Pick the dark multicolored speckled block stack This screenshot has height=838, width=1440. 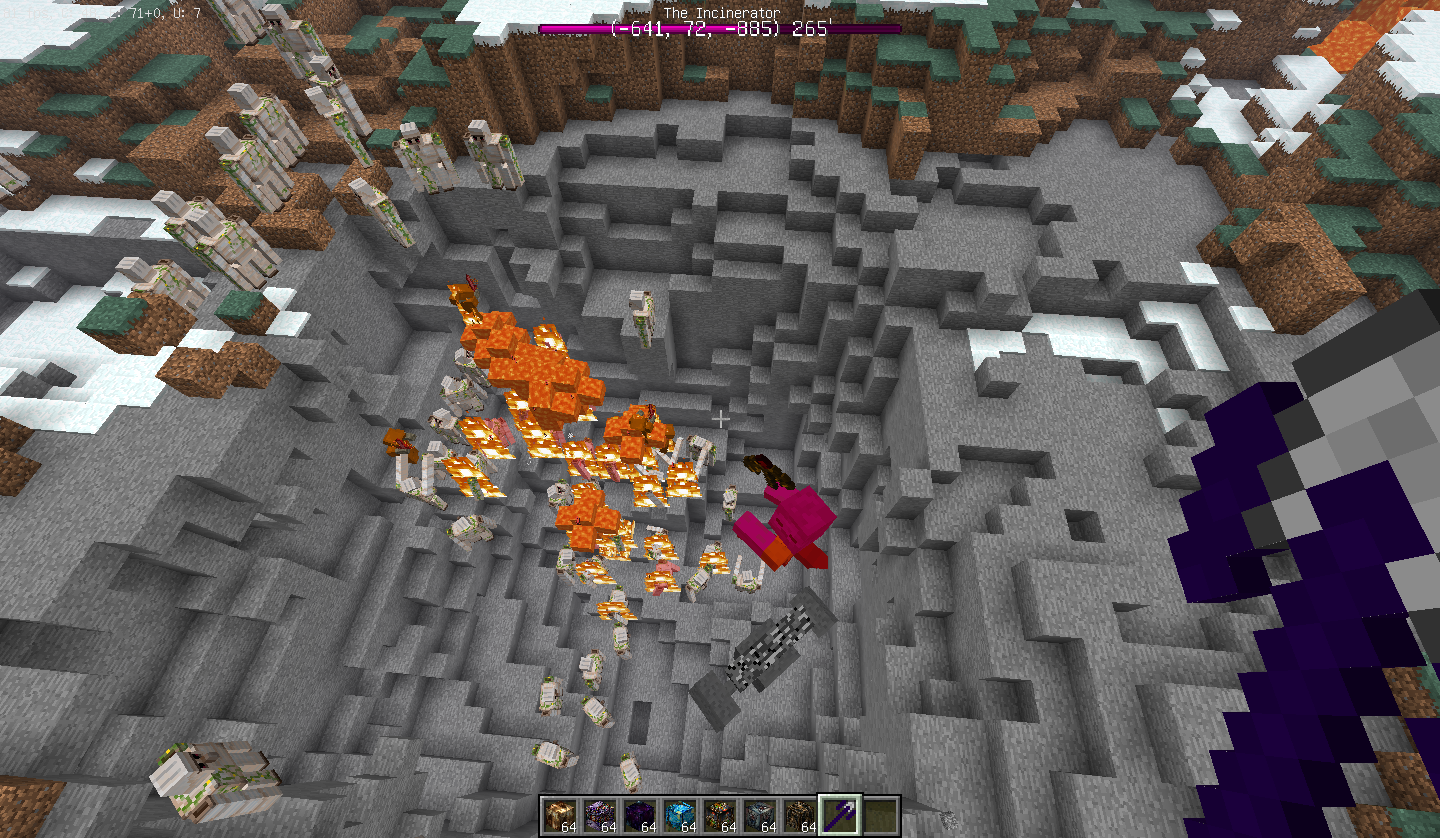click(x=720, y=815)
